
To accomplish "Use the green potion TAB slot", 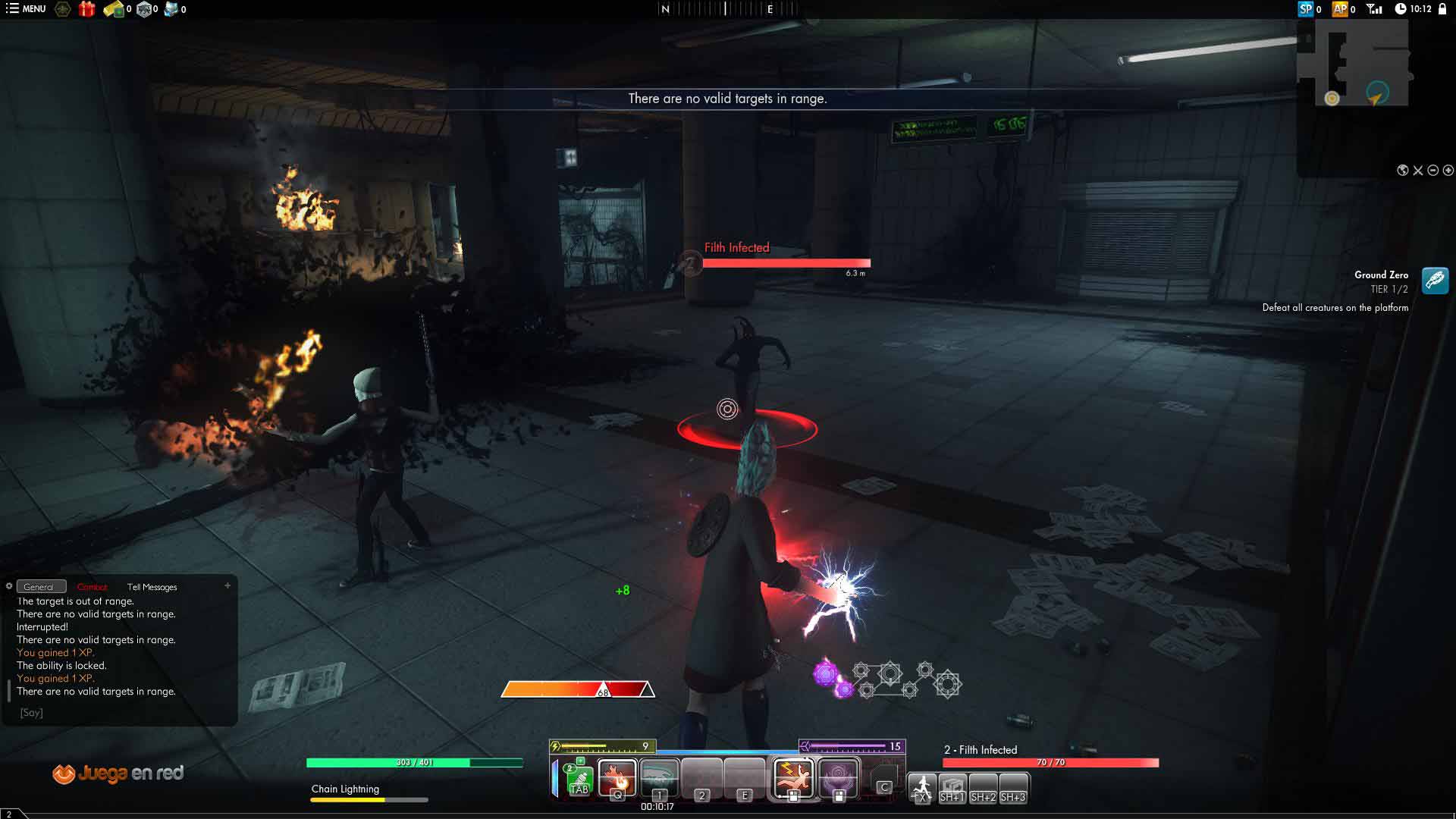I will point(579,779).
